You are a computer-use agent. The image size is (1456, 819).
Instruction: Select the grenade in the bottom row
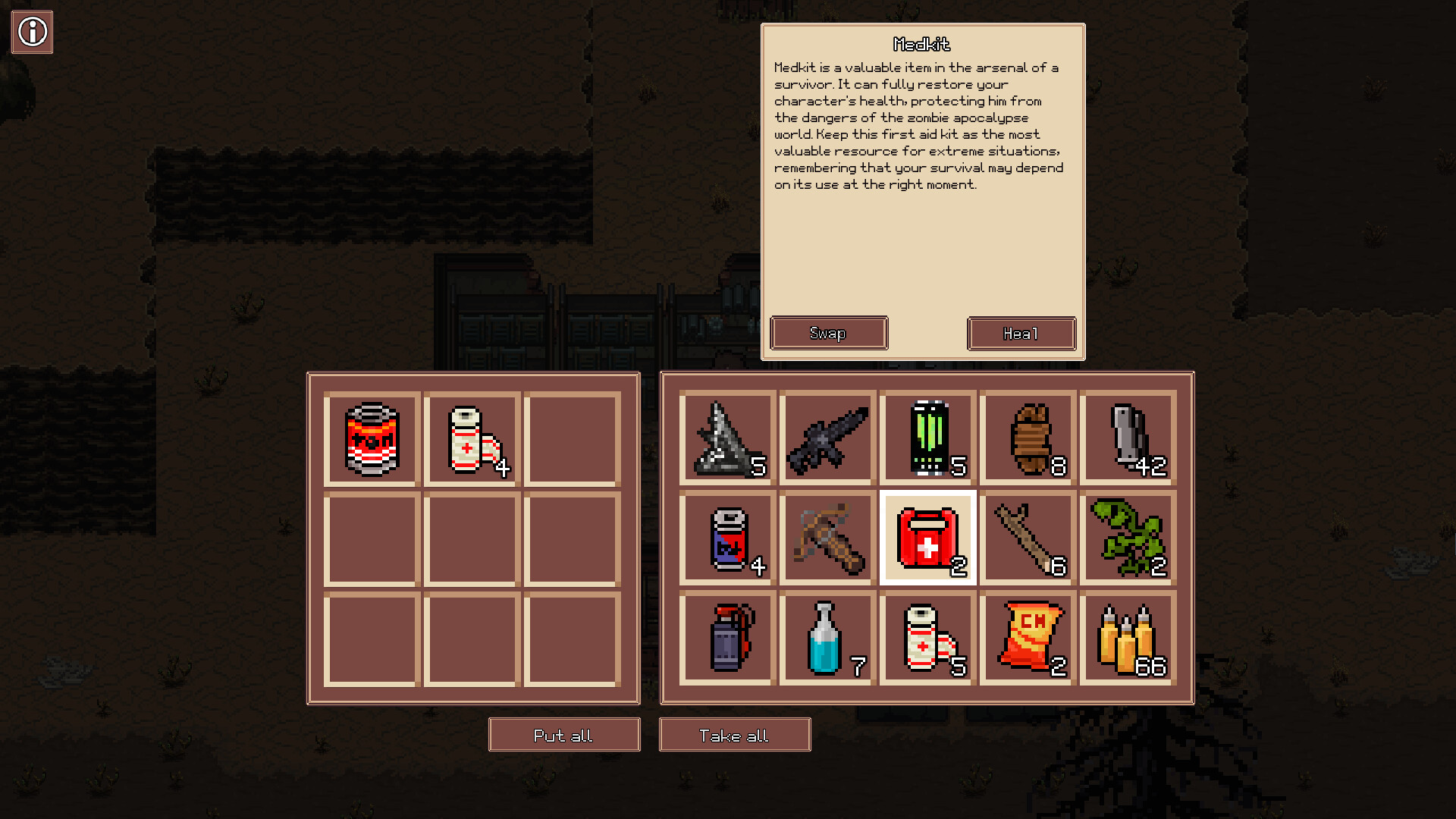coord(726,637)
